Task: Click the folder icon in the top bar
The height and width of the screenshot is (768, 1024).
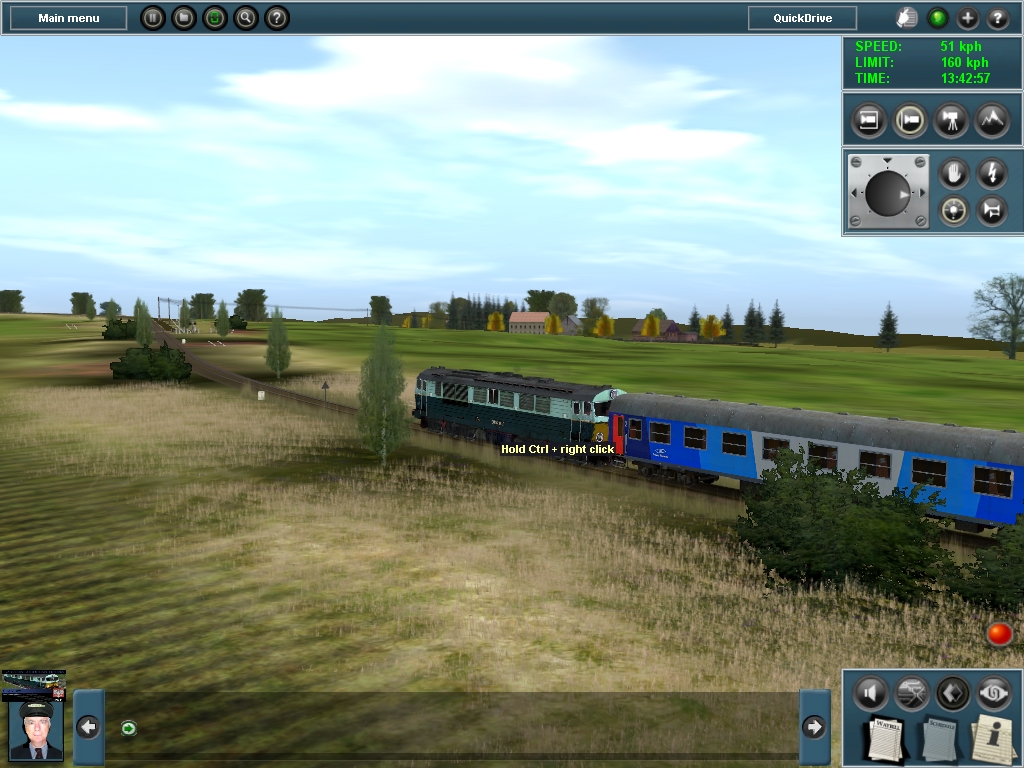Action: click(183, 18)
